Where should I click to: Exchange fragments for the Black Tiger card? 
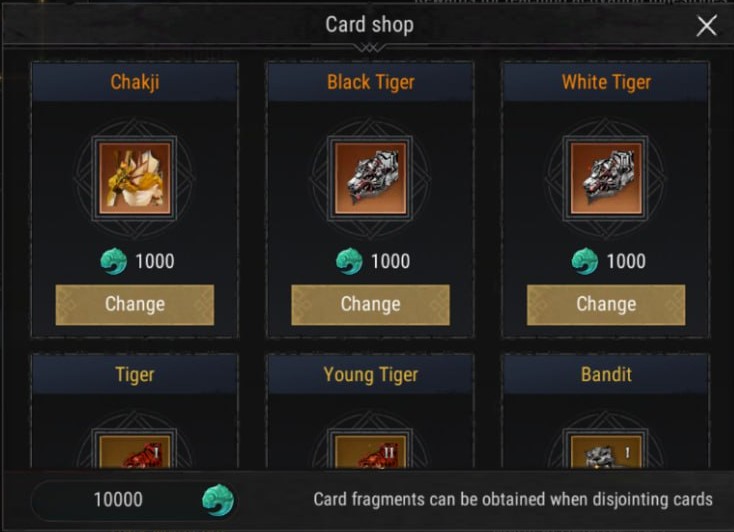(370, 304)
